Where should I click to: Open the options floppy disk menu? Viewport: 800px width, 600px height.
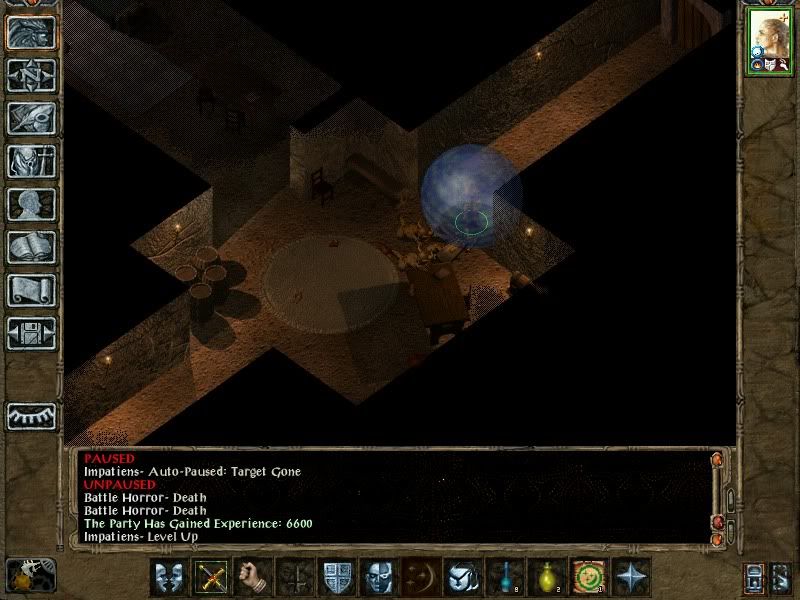(31, 333)
